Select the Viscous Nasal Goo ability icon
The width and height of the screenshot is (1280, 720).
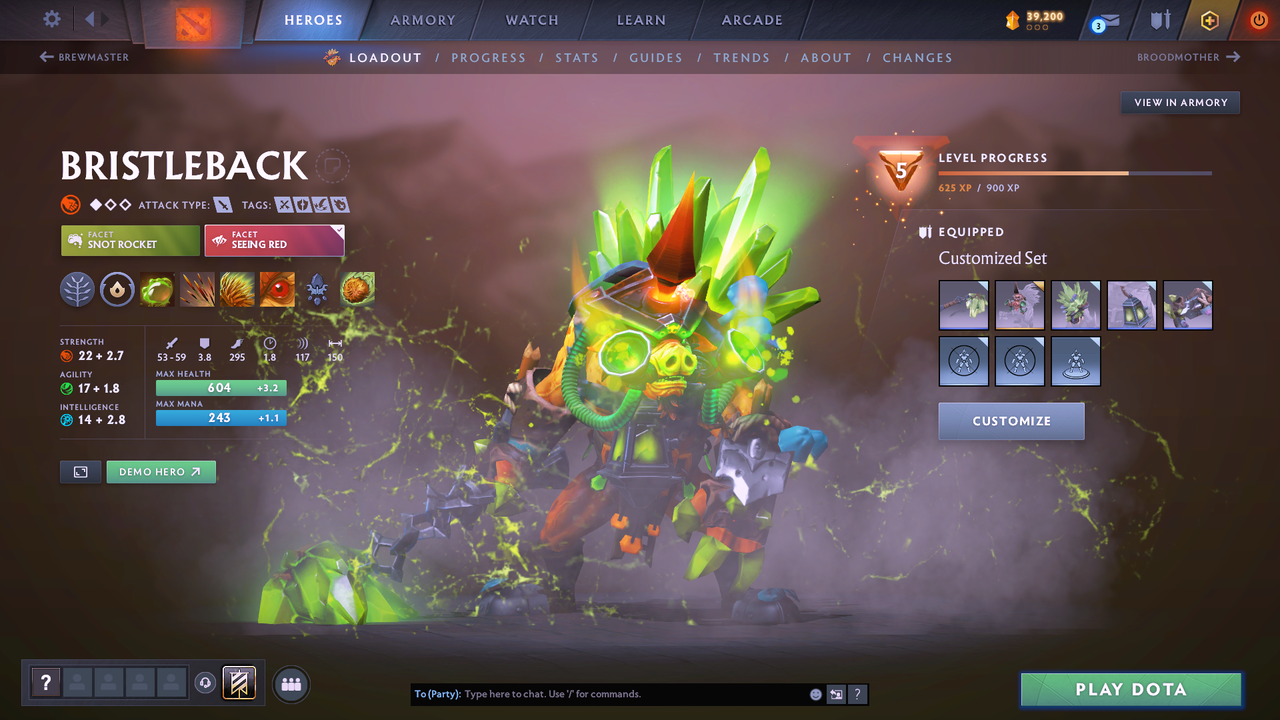tap(157, 289)
